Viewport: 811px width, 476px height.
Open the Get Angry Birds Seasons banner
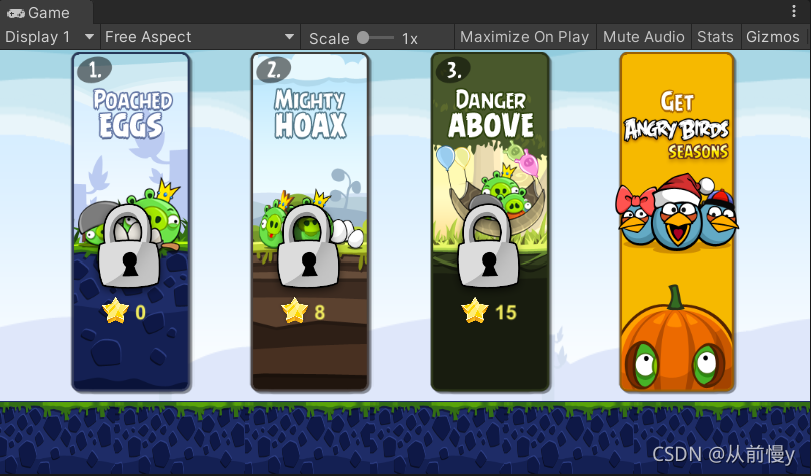point(677,222)
